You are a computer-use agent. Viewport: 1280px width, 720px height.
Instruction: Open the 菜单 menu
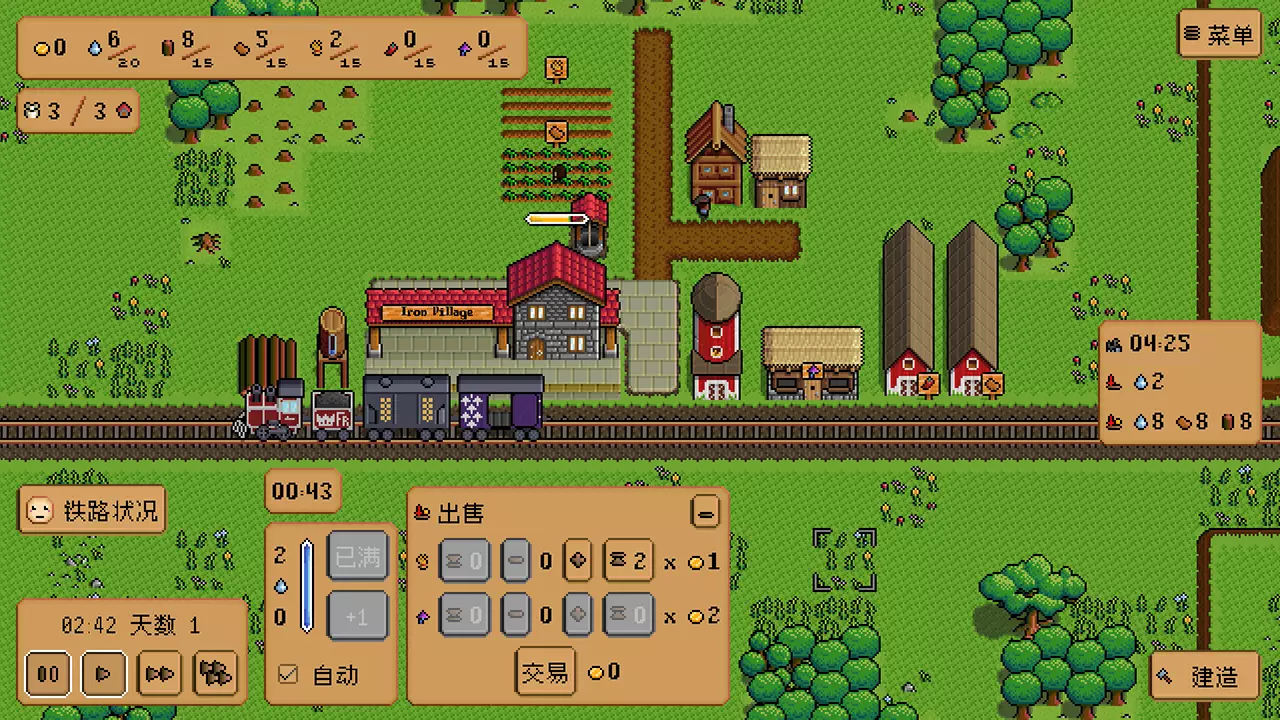tap(1219, 35)
